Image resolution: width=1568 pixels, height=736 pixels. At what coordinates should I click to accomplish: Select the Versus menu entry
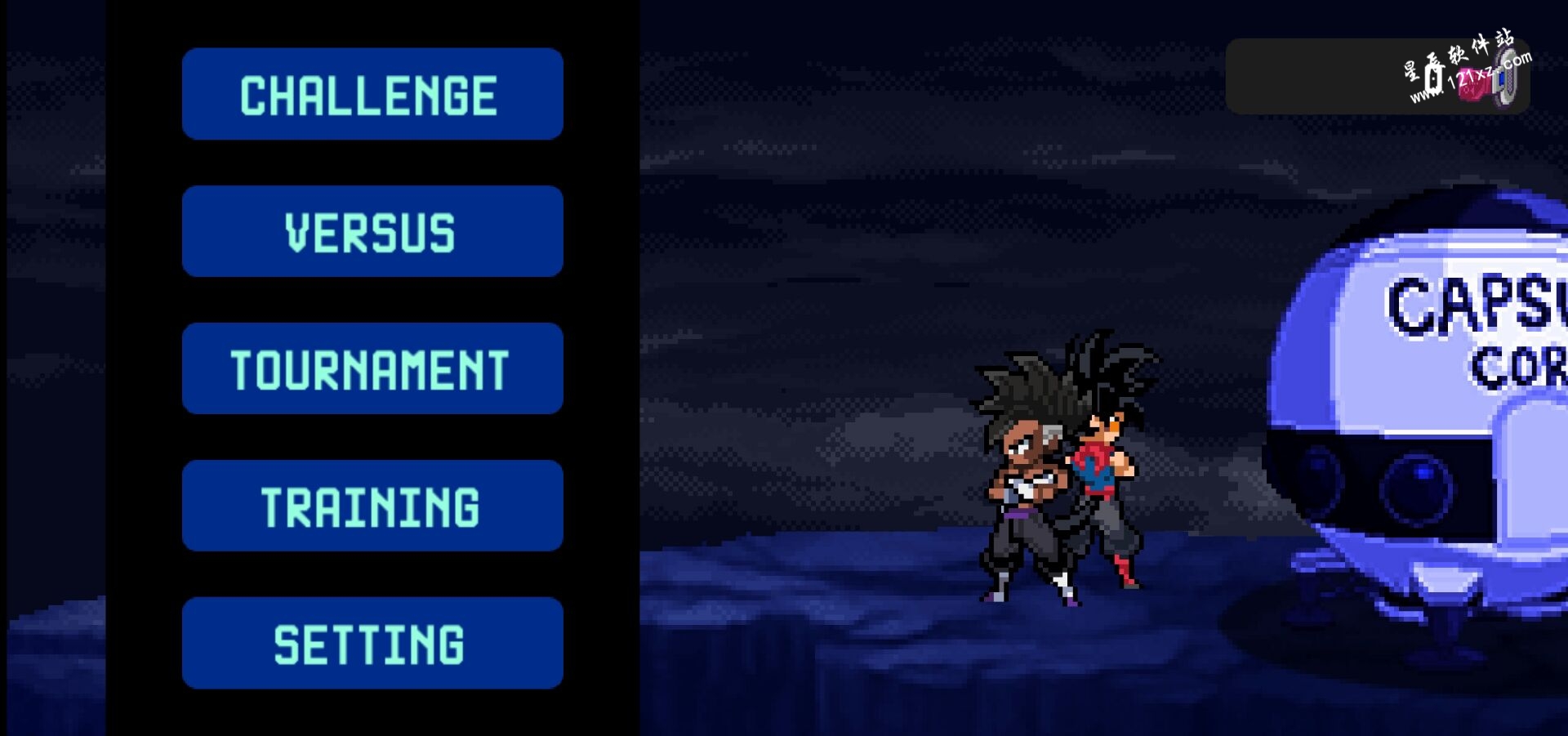point(372,231)
